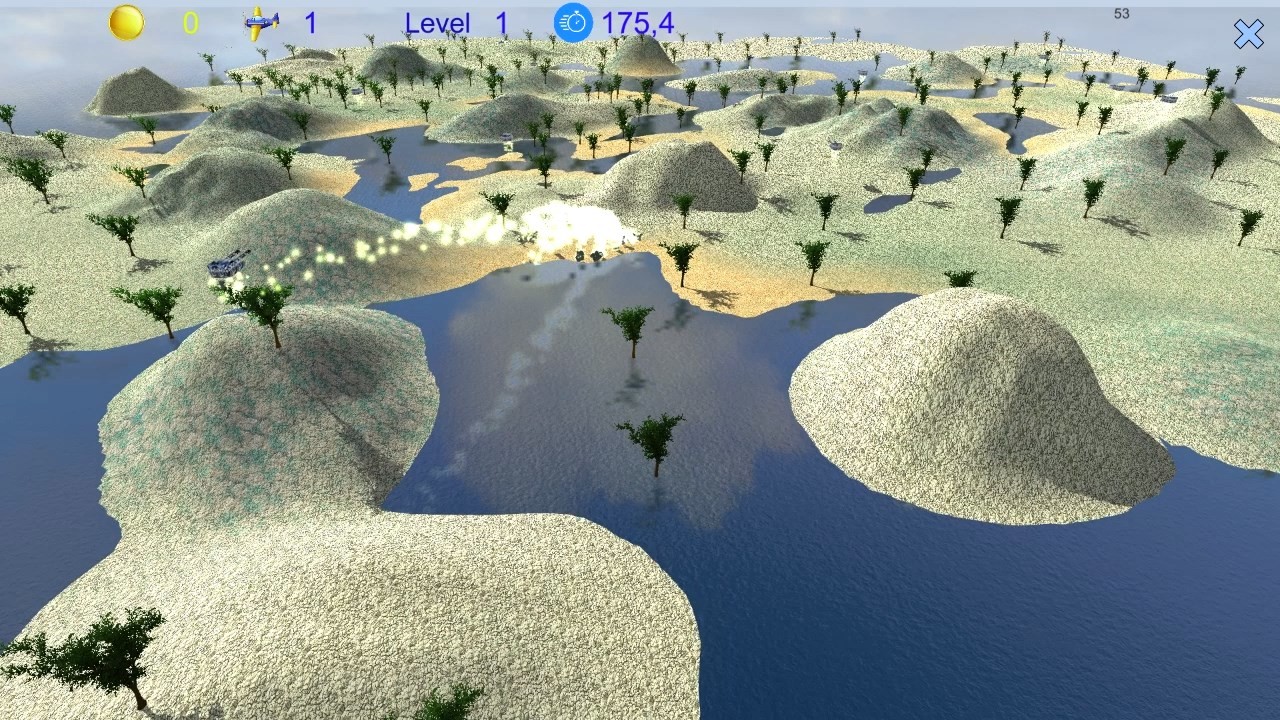Click the gold coin counter icon
Image resolution: width=1280 pixels, height=720 pixels.
(x=124, y=22)
